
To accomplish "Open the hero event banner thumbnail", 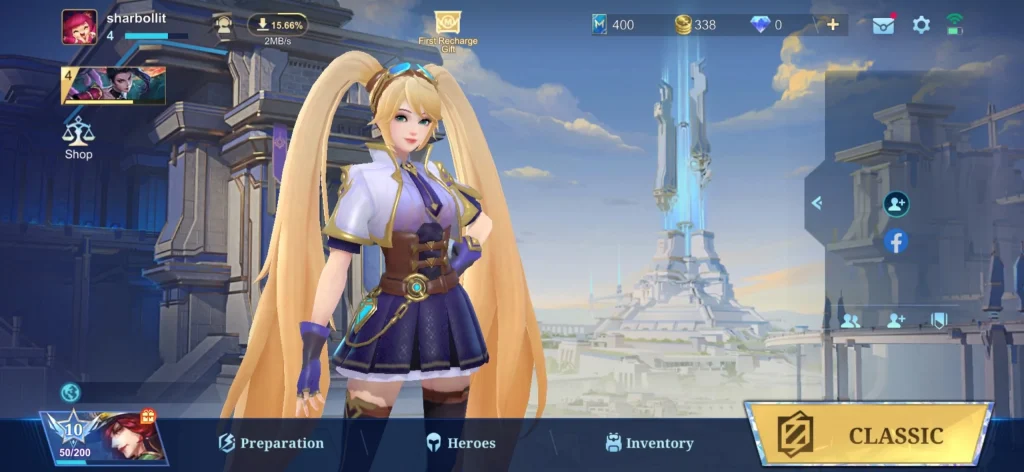I will click(x=114, y=86).
